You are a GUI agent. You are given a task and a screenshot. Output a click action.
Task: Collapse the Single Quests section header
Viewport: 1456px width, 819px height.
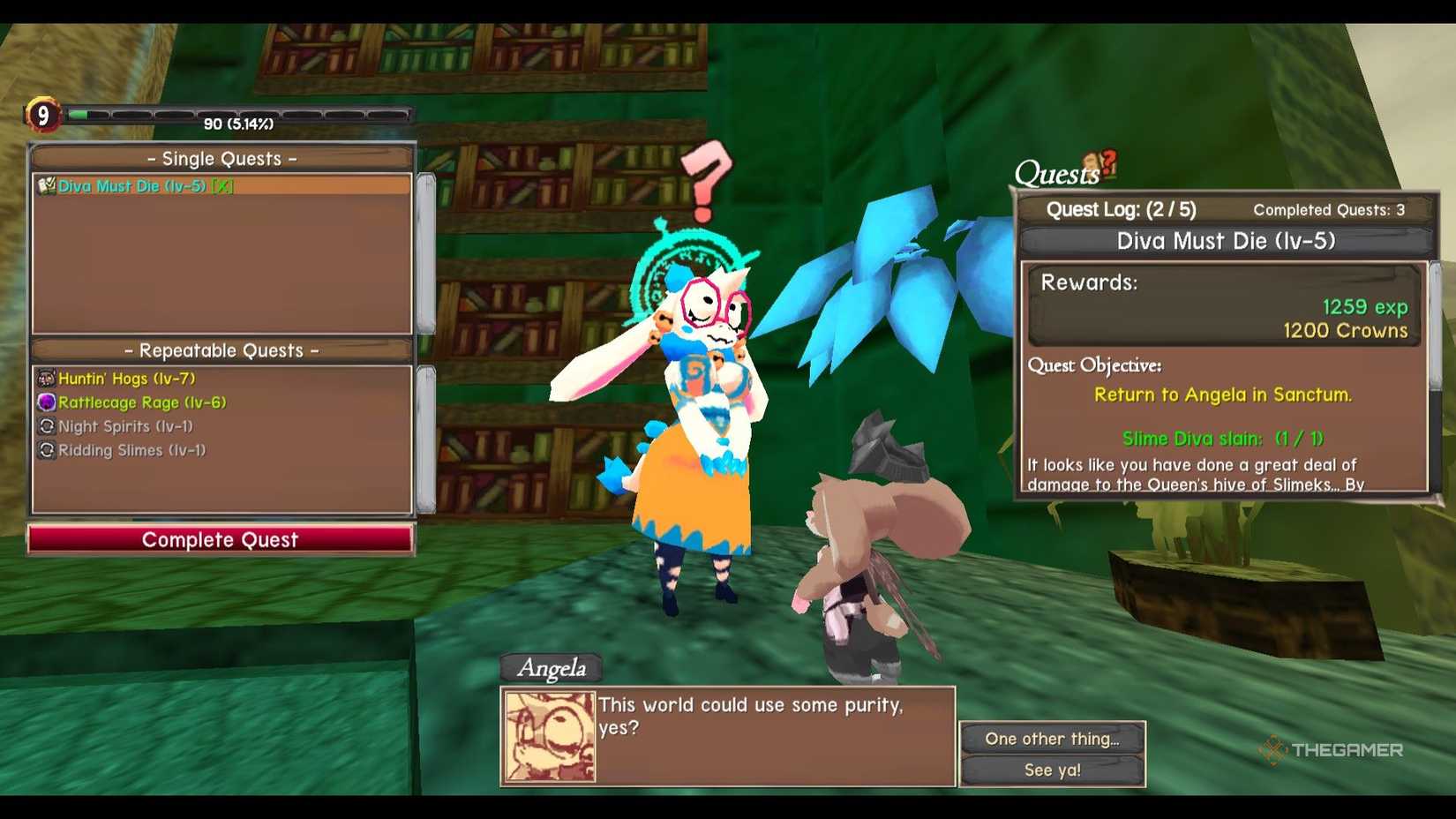[221, 158]
